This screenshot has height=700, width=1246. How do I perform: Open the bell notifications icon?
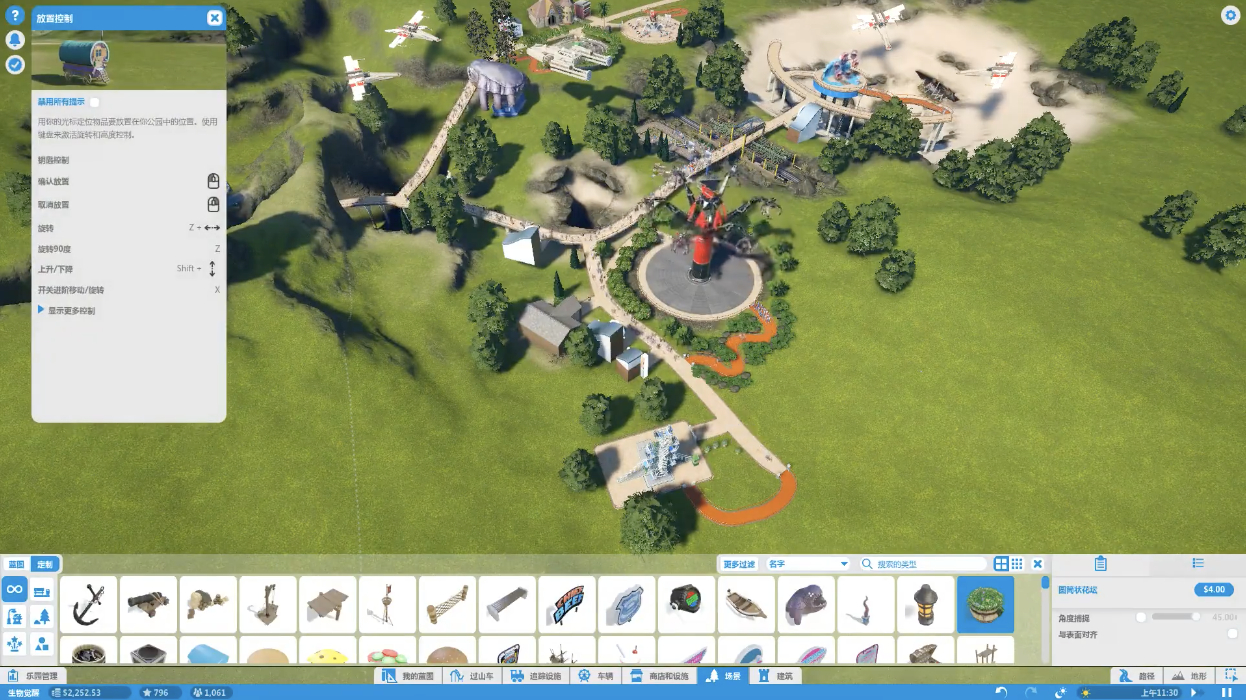point(15,40)
